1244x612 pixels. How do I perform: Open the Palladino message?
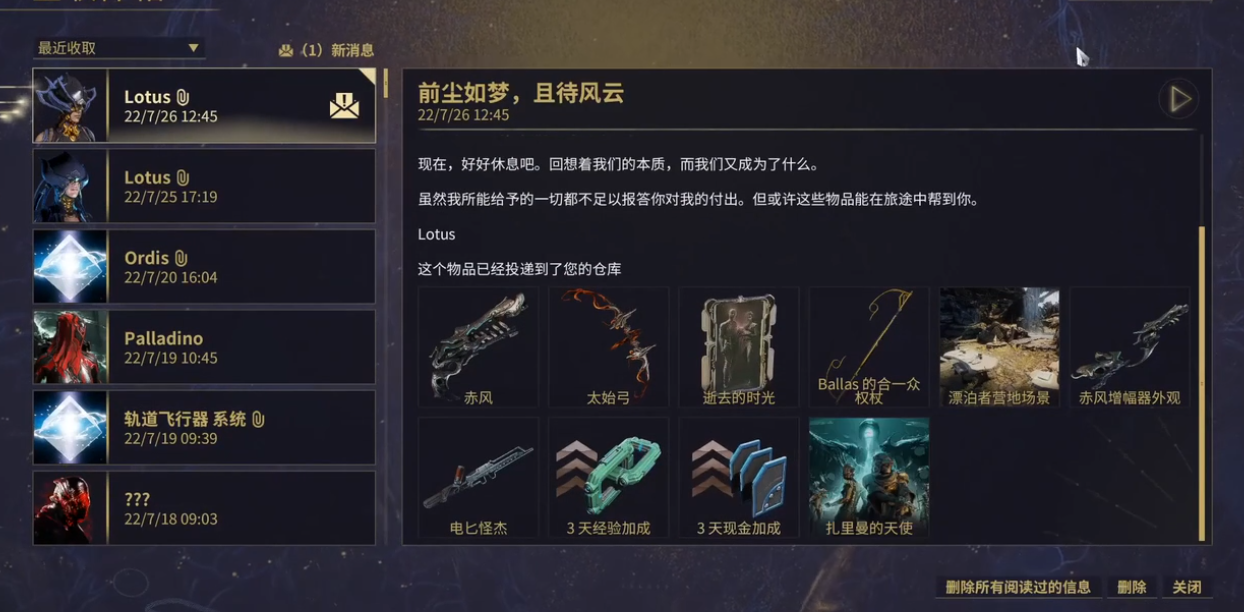coord(204,347)
